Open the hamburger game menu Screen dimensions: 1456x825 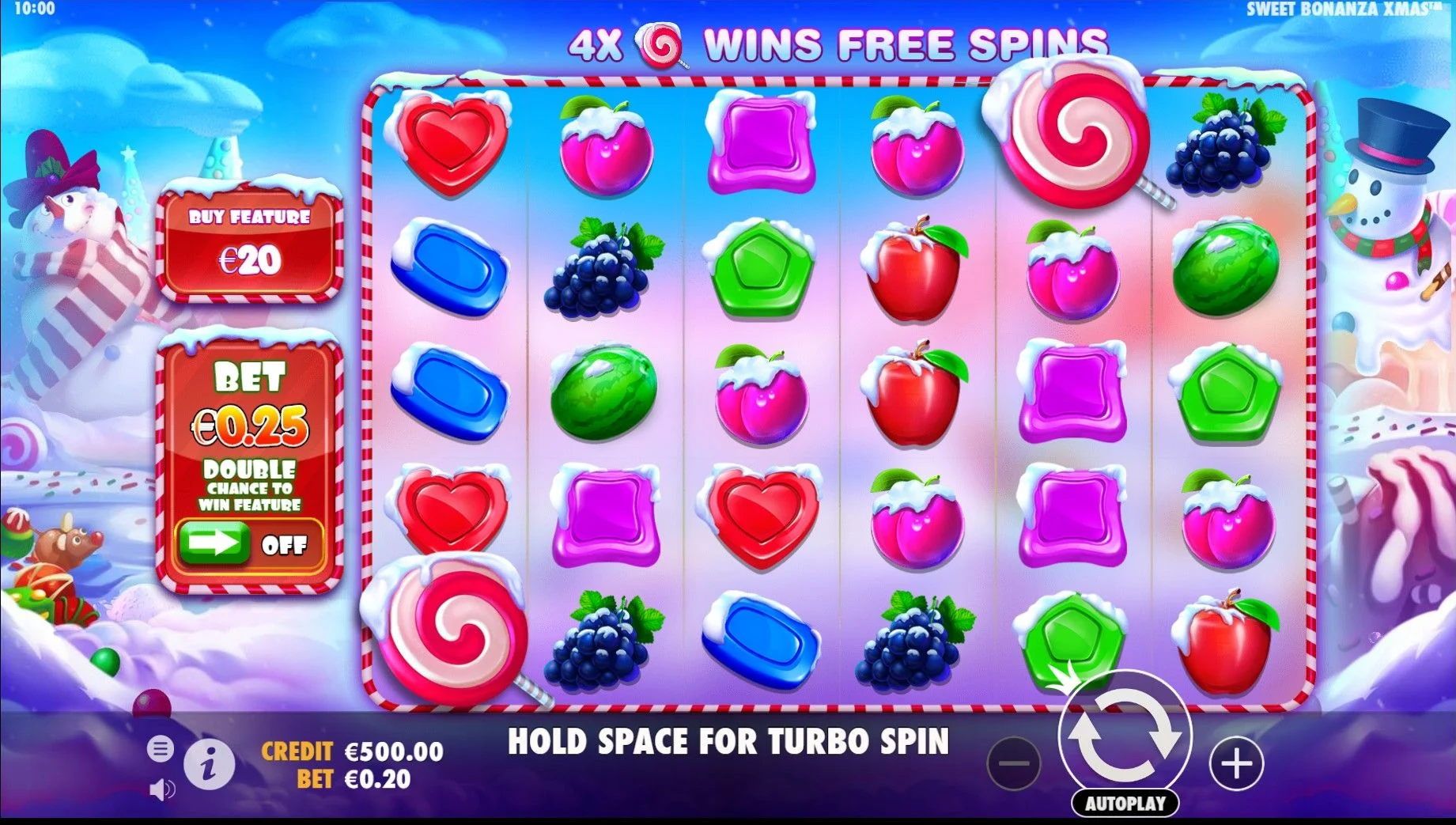click(x=161, y=747)
